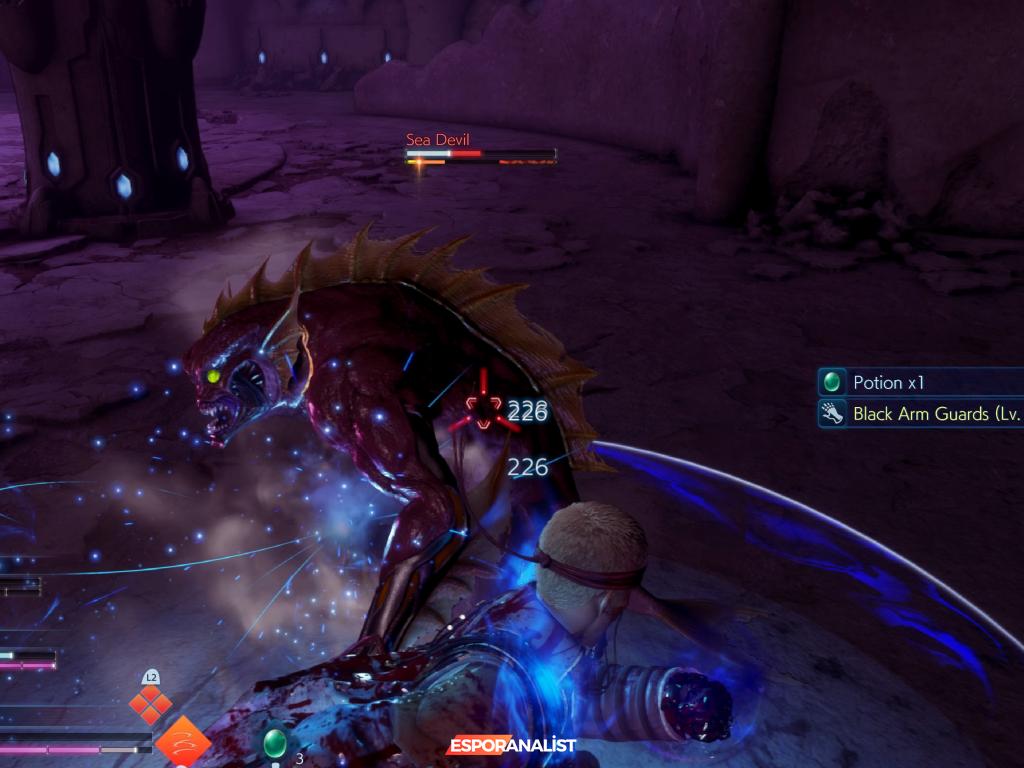Screen dimensions: 1024x768
Task: Open the four-diamond ability cluster
Action: [x=151, y=704]
